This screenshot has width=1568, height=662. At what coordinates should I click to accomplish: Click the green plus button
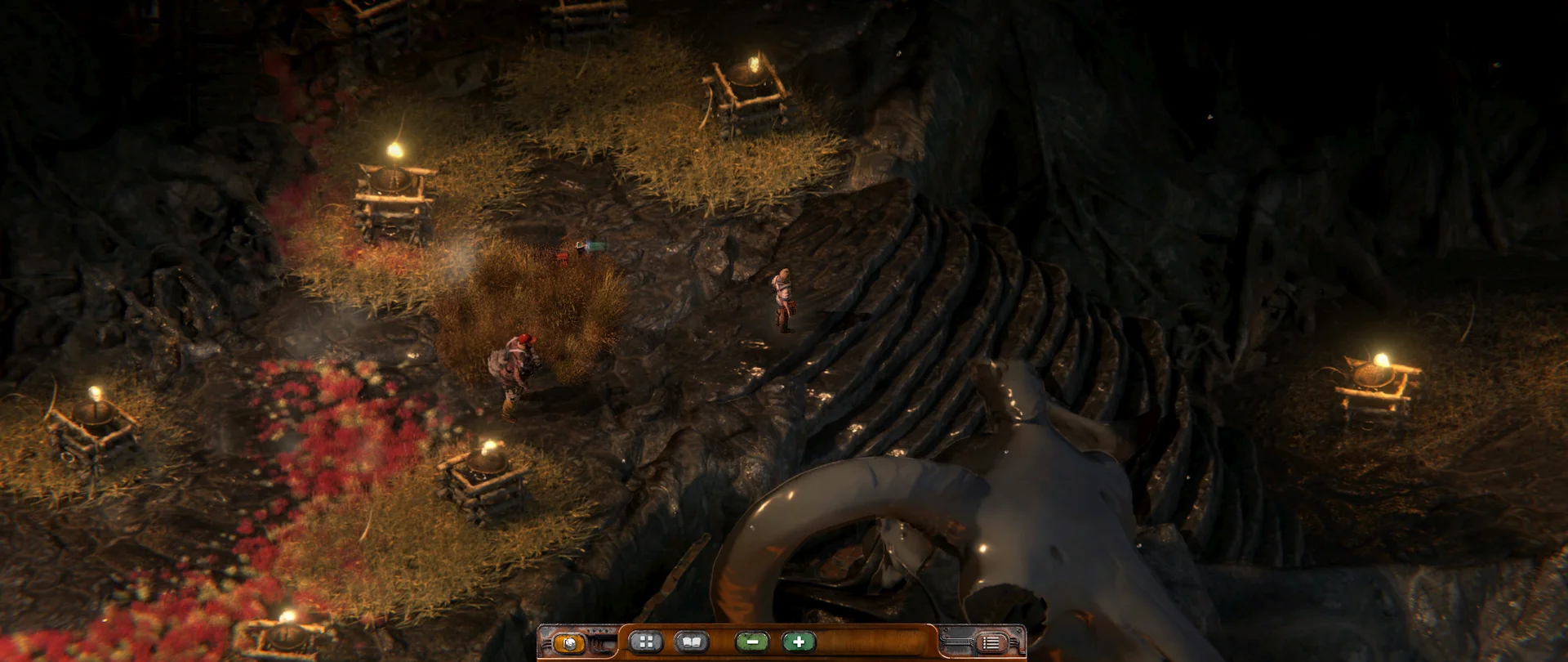pyautogui.click(x=798, y=642)
